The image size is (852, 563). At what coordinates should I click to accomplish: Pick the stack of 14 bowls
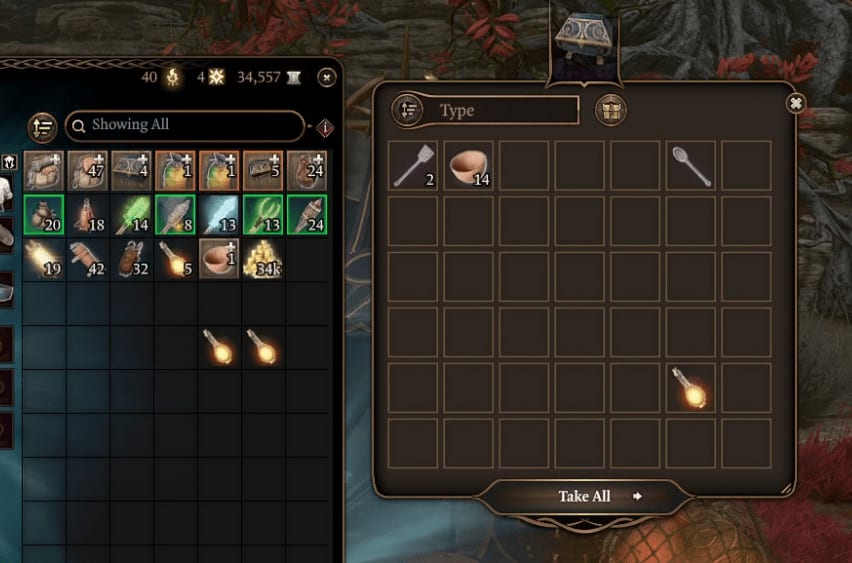(468, 166)
